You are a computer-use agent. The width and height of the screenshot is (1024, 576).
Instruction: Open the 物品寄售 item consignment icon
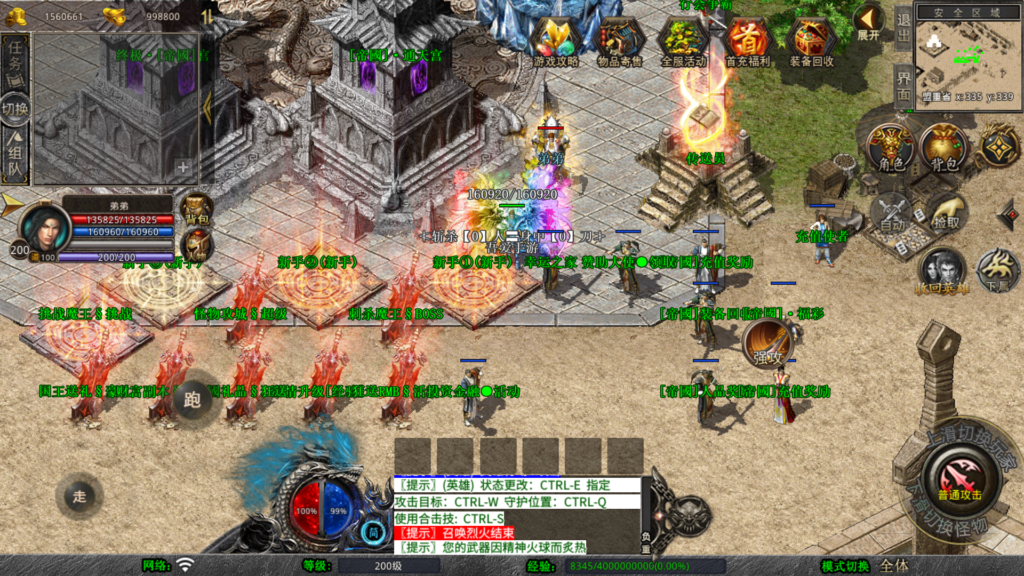pyautogui.click(x=619, y=40)
